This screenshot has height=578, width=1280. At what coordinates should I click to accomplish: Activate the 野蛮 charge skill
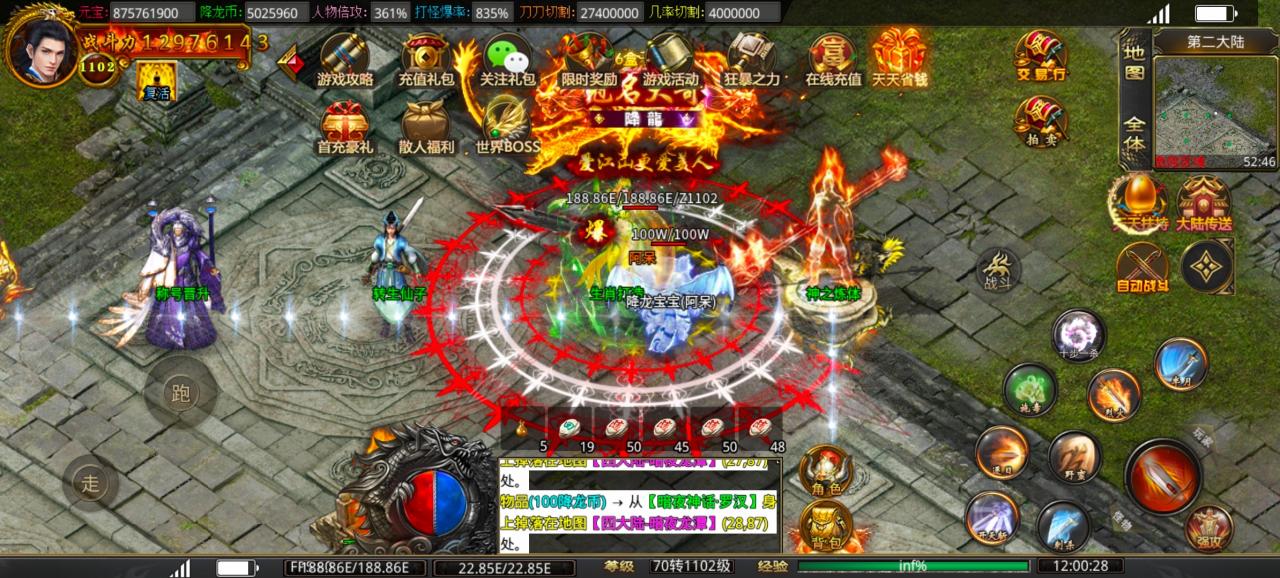click(x=1074, y=458)
